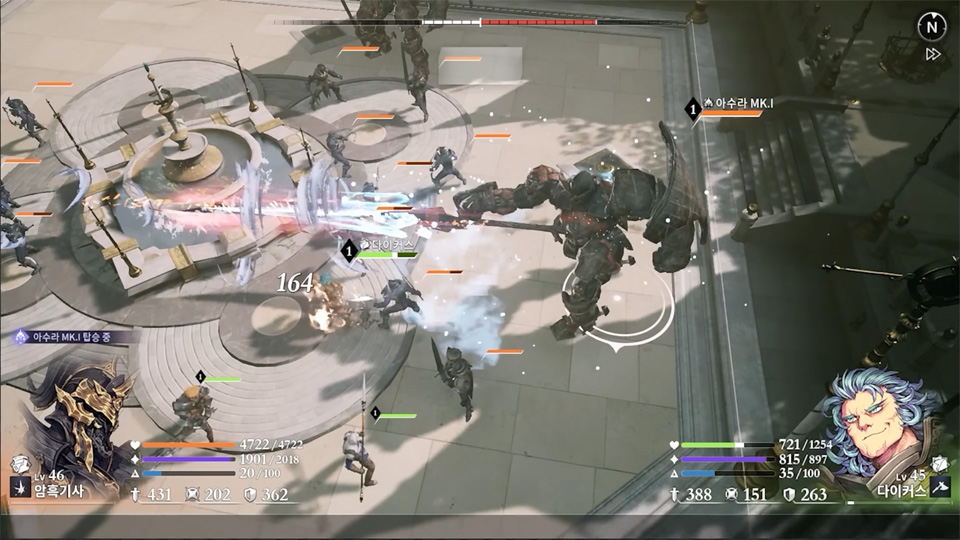Click the dice-shaped icon above Daikers' axe

939,464
